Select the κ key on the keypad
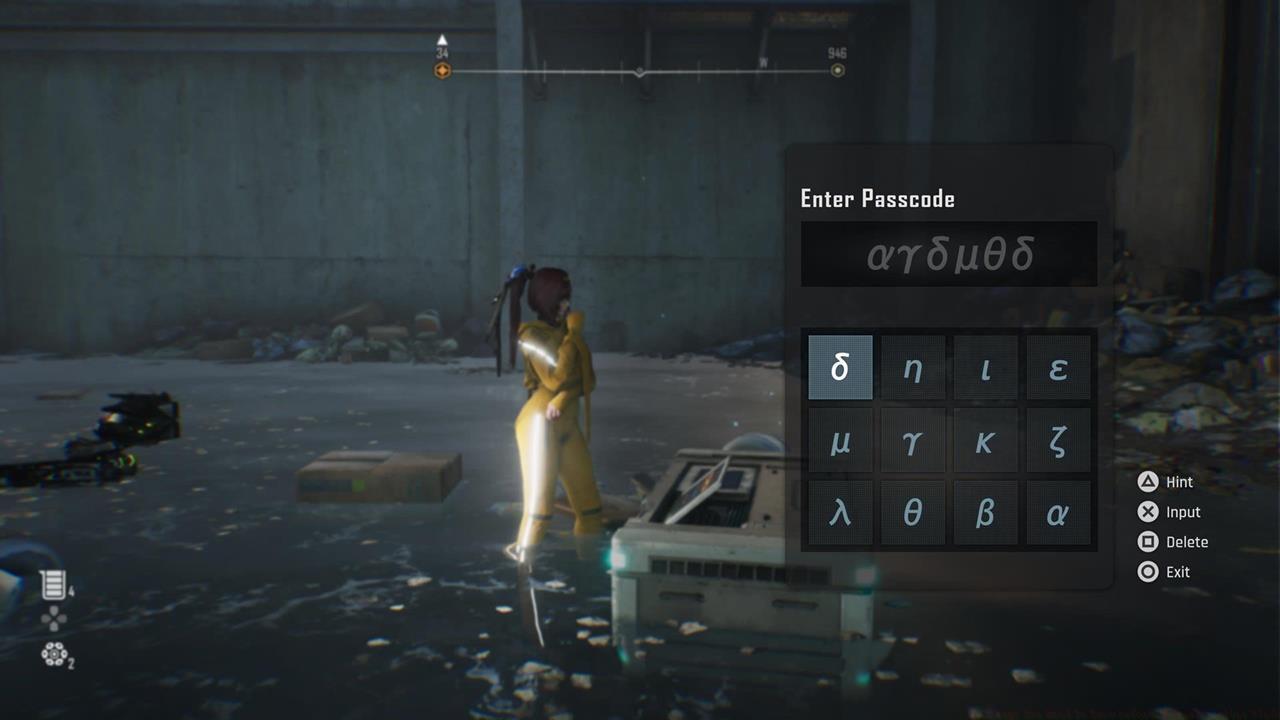1280x720 pixels. [986, 439]
